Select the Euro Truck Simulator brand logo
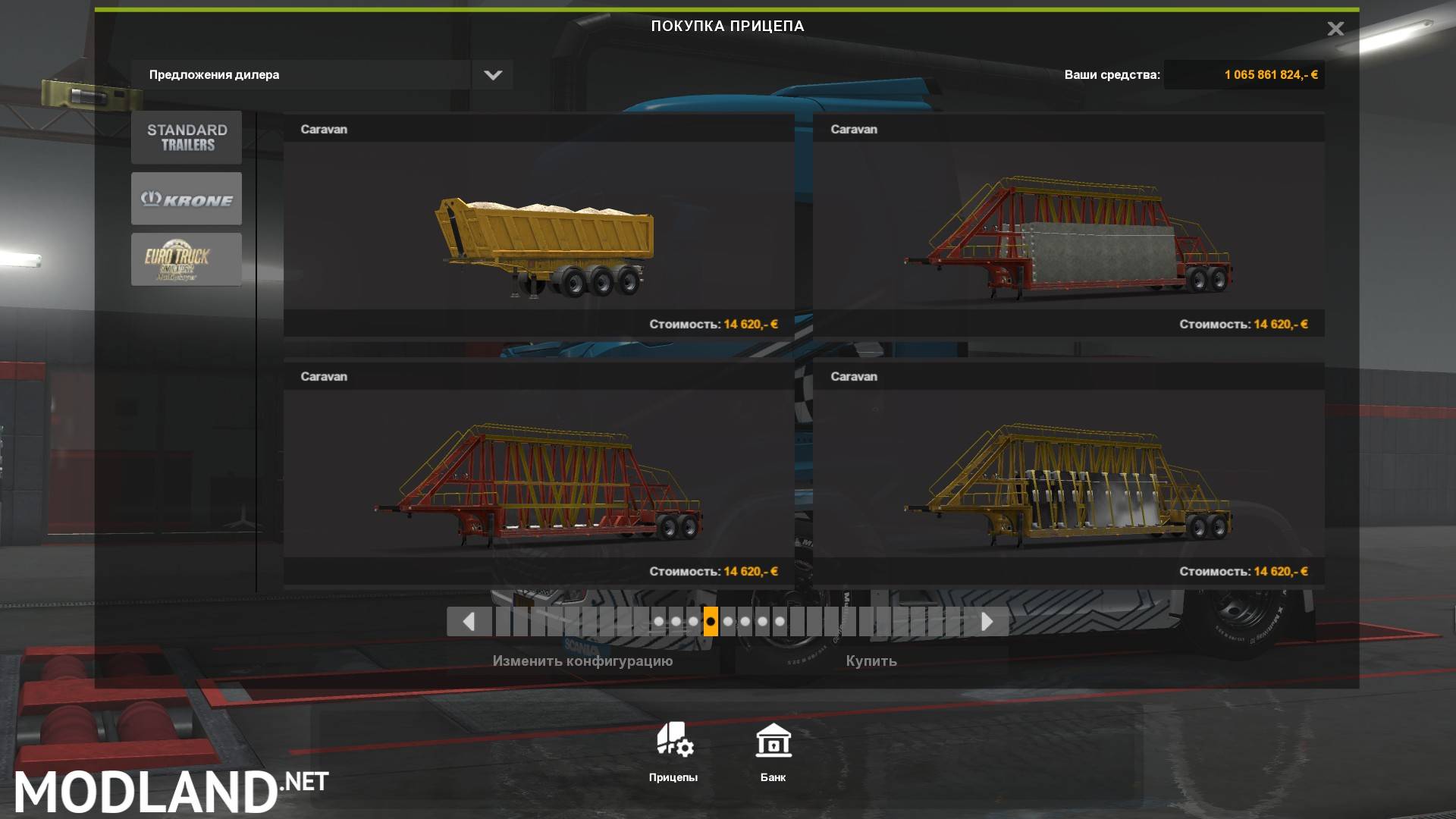The image size is (1456, 819). tap(186, 259)
